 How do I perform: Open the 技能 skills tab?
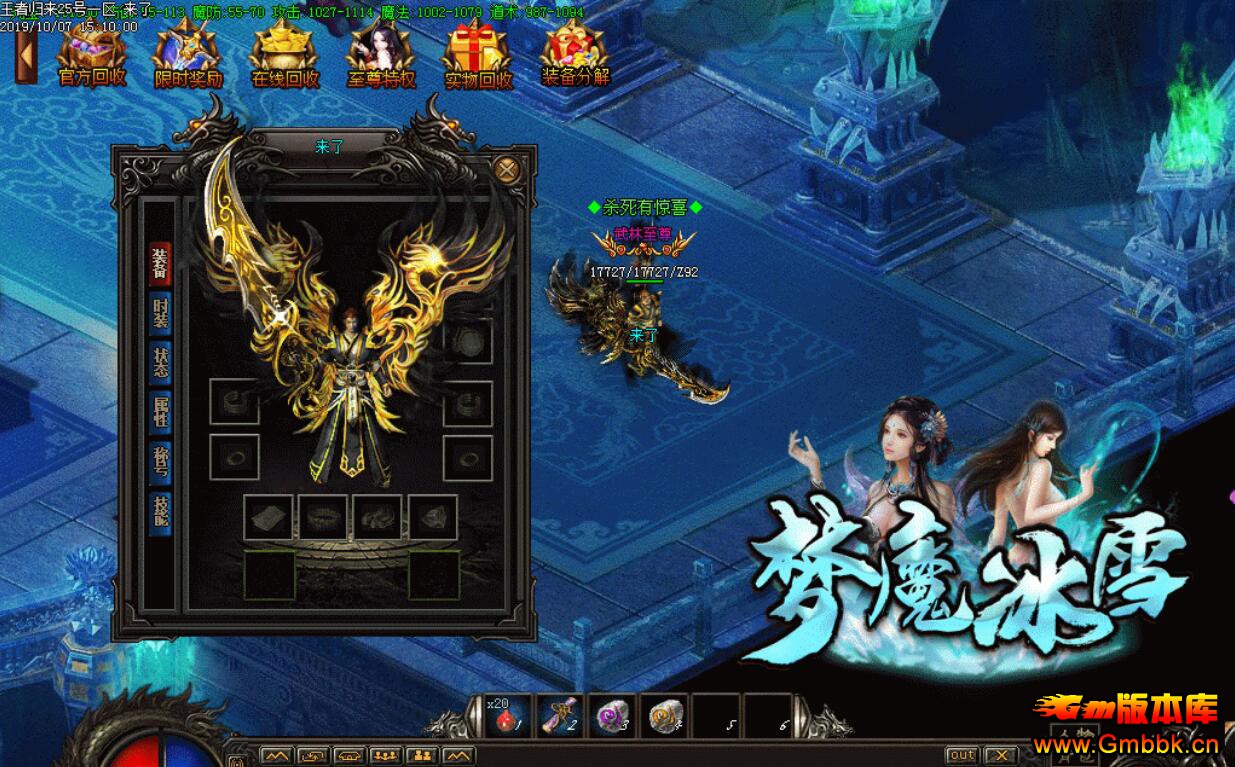click(x=160, y=512)
